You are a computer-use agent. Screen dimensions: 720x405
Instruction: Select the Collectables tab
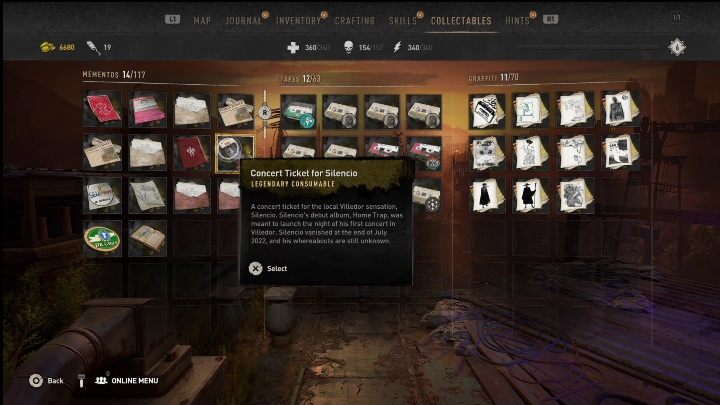pyautogui.click(x=461, y=20)
